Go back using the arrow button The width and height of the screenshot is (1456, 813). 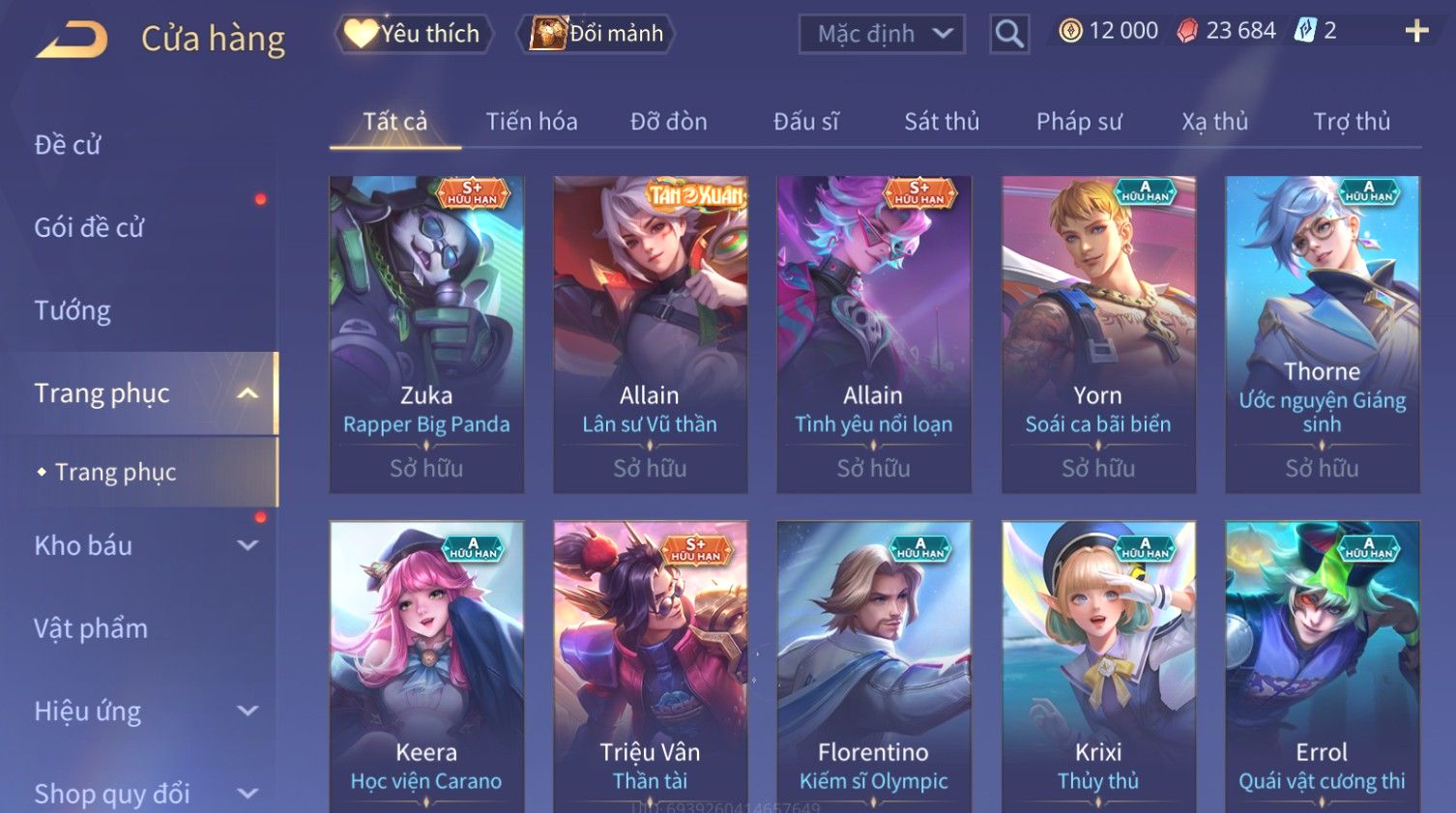point(72,40)
